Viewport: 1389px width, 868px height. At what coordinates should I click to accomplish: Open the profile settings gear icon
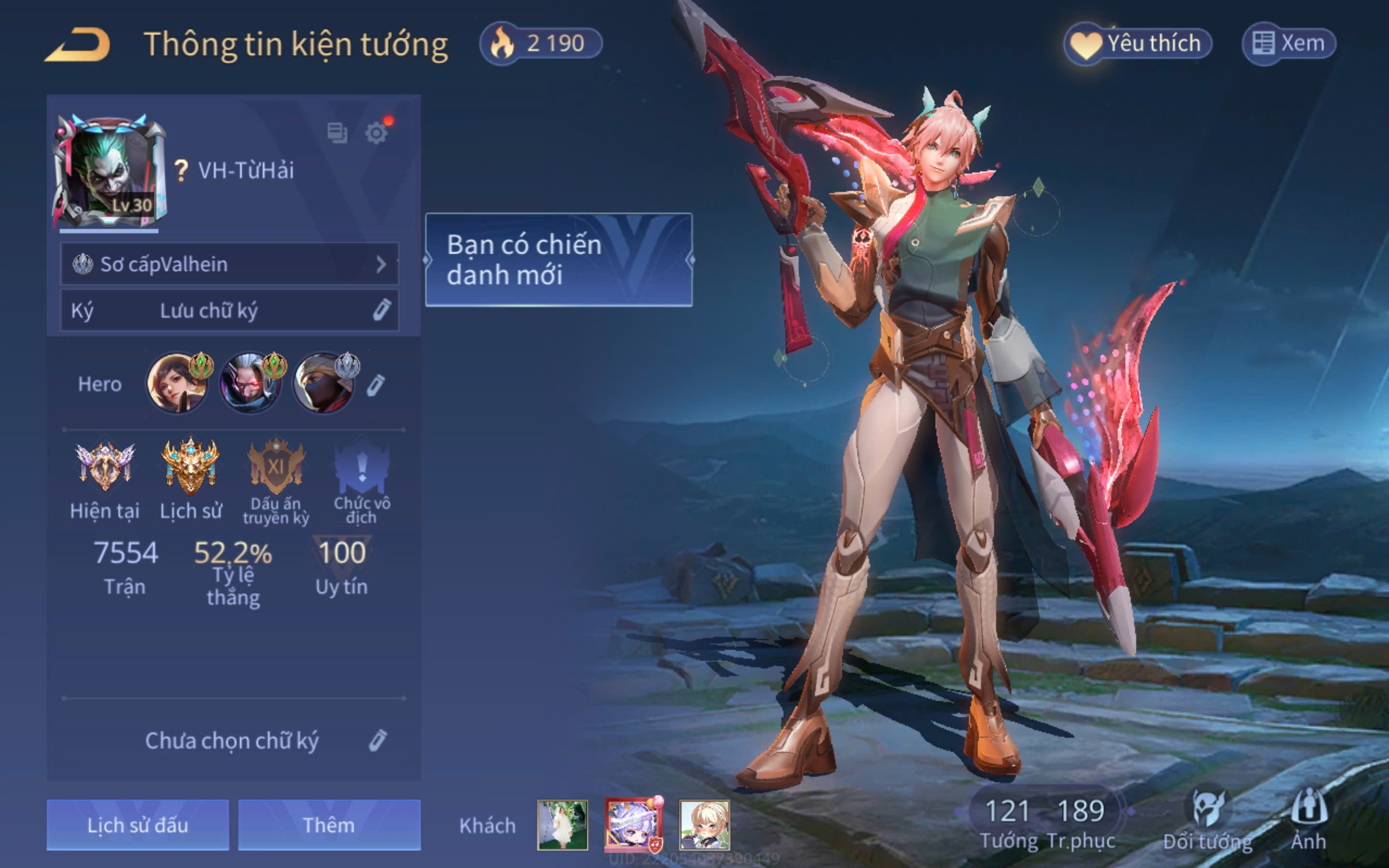click(377, 133)
